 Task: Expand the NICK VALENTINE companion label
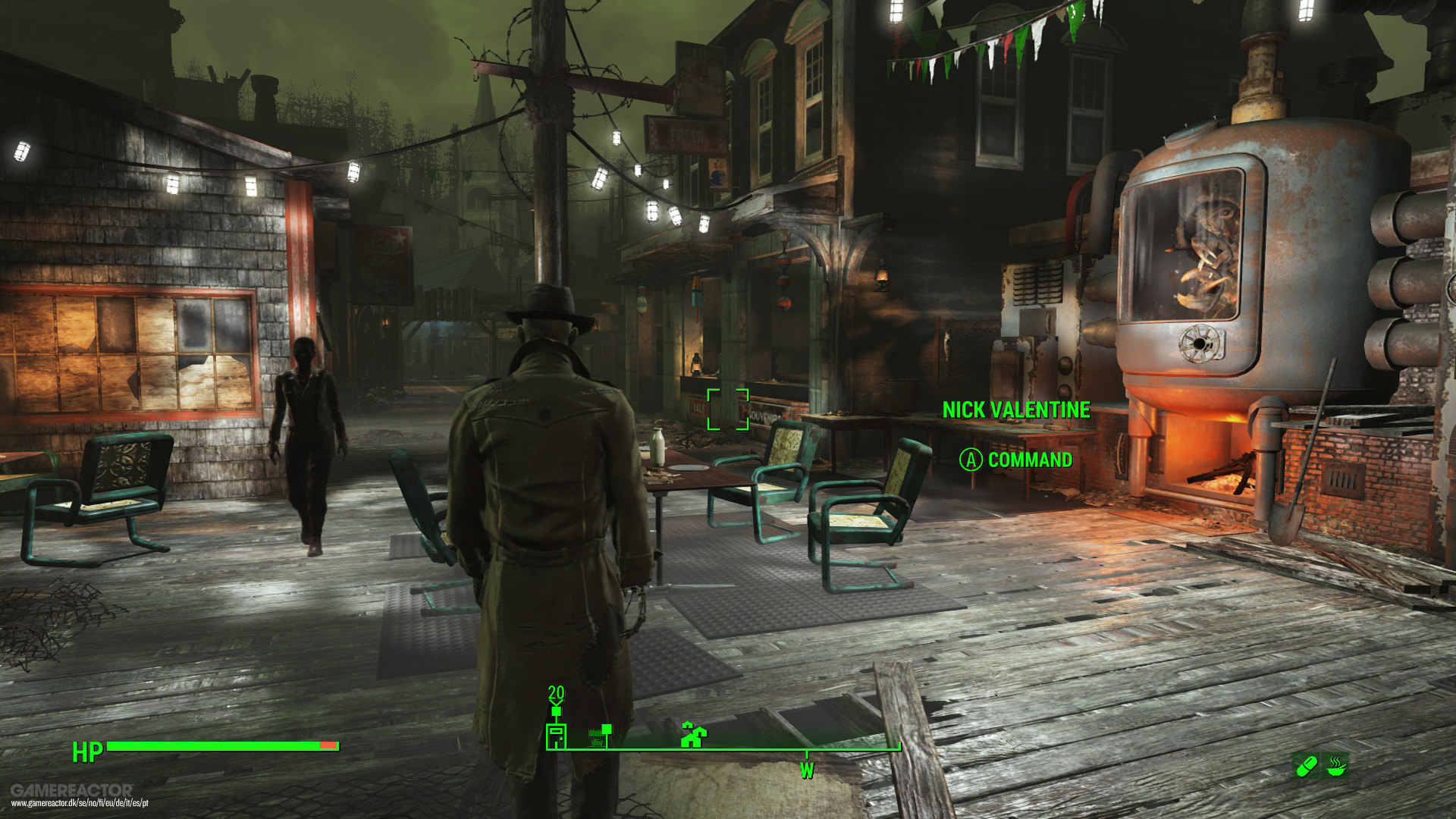(x=1017, y=409)
